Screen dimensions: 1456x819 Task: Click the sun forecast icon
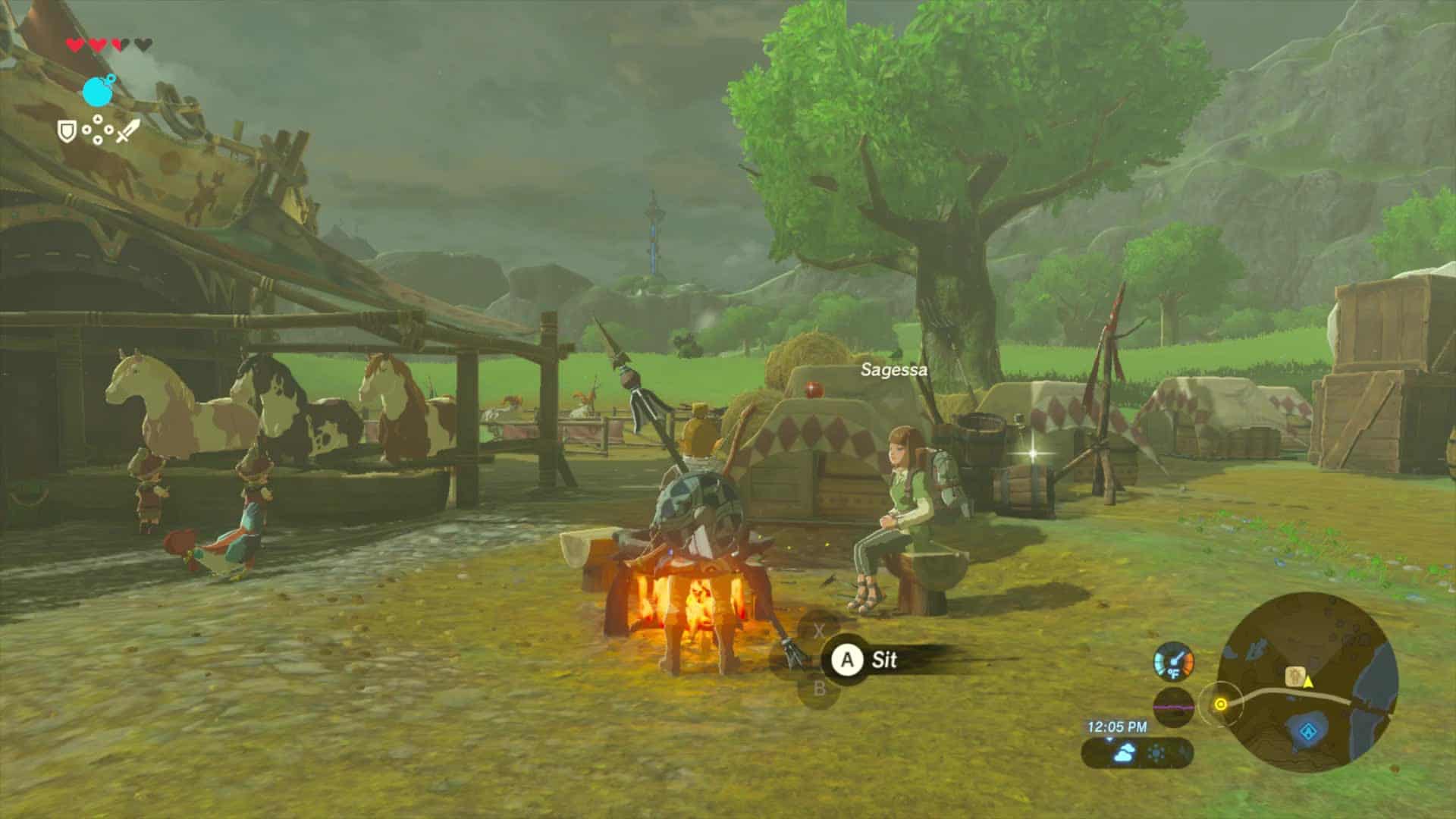1156,752
